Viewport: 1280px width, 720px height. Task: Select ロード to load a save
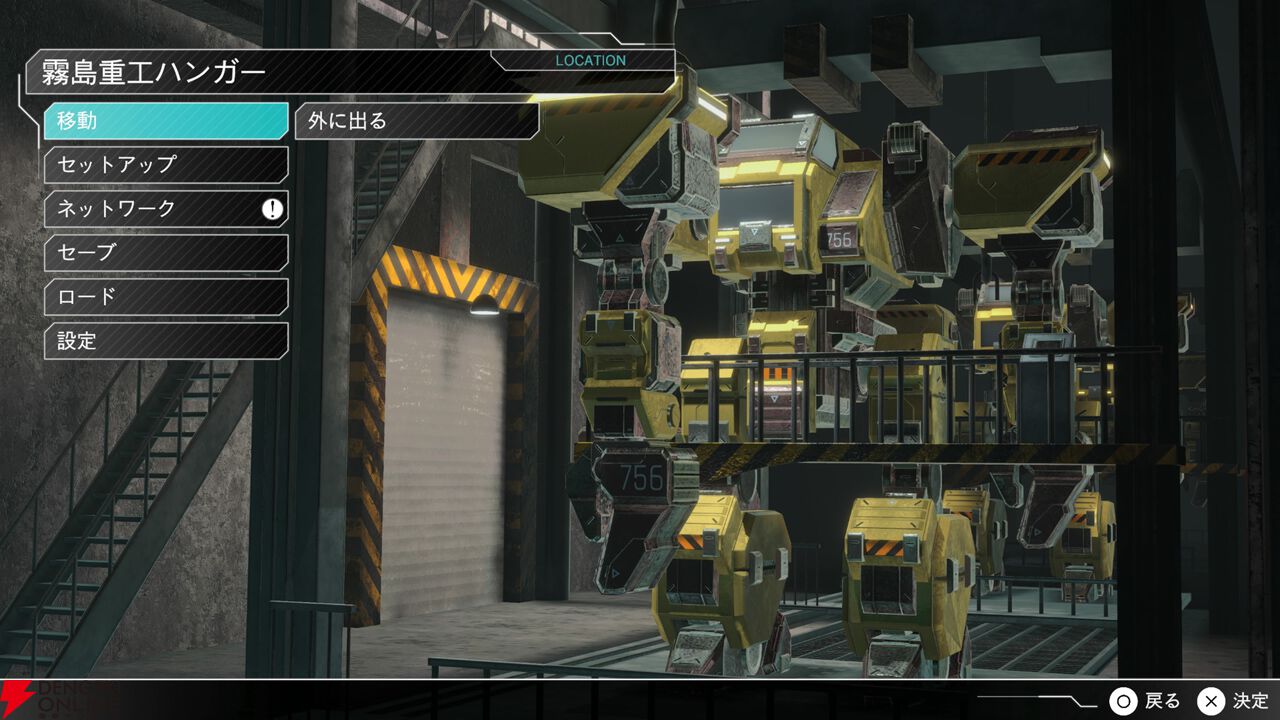click(165, 297)
